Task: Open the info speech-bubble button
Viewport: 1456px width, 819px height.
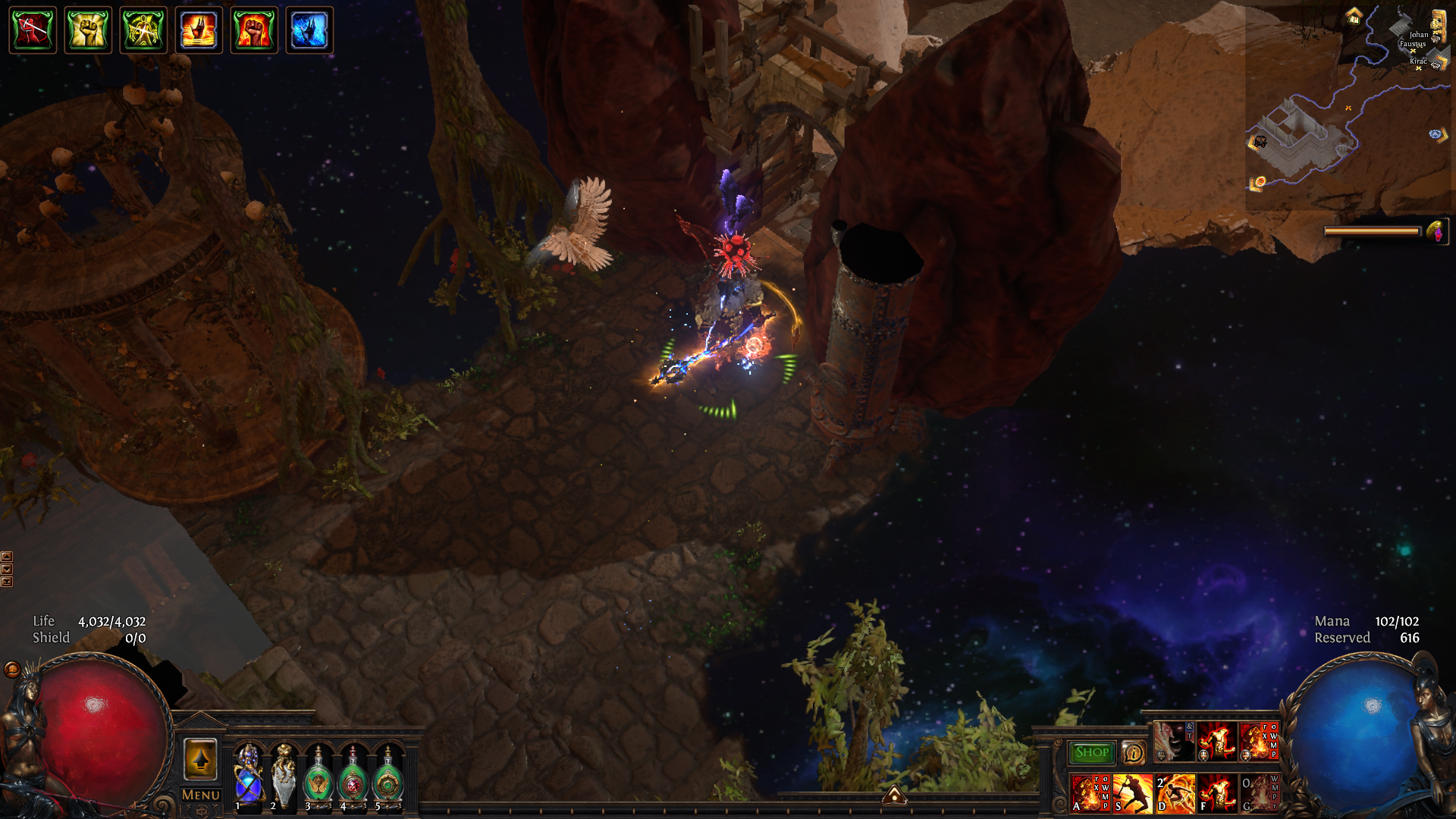Action: (1134, 752)
